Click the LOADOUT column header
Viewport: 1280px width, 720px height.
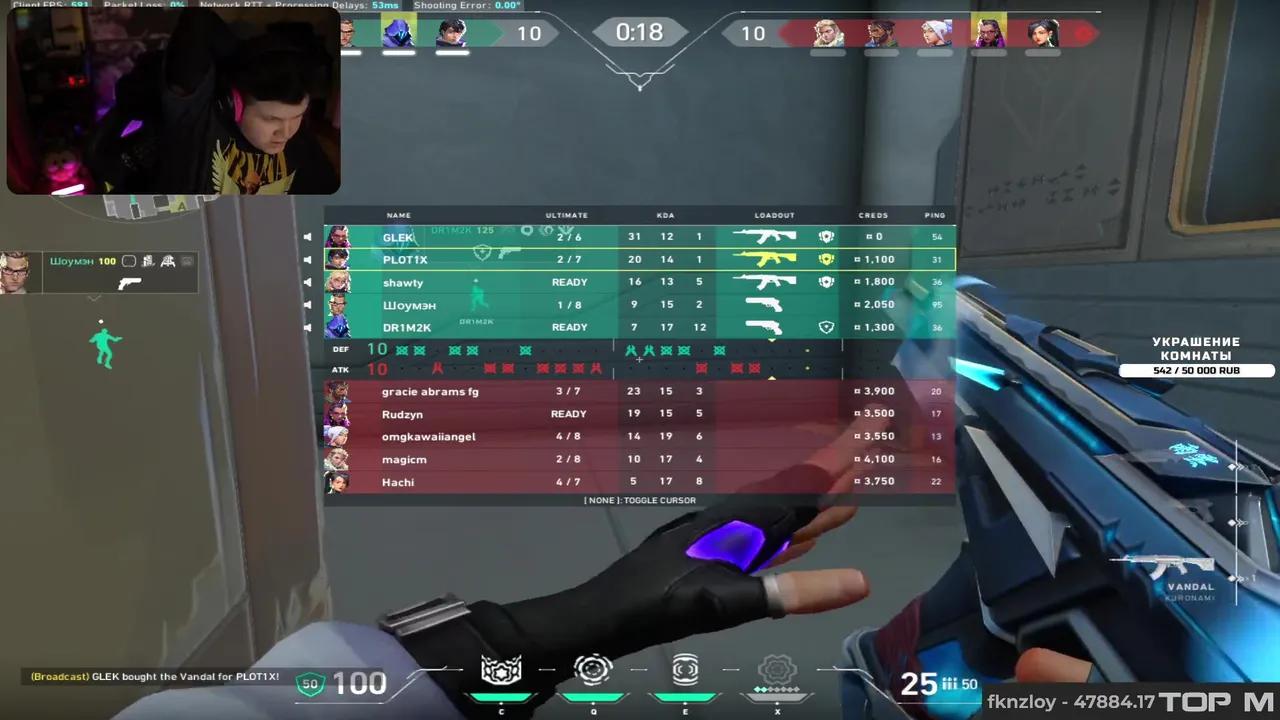pos(774,215)
